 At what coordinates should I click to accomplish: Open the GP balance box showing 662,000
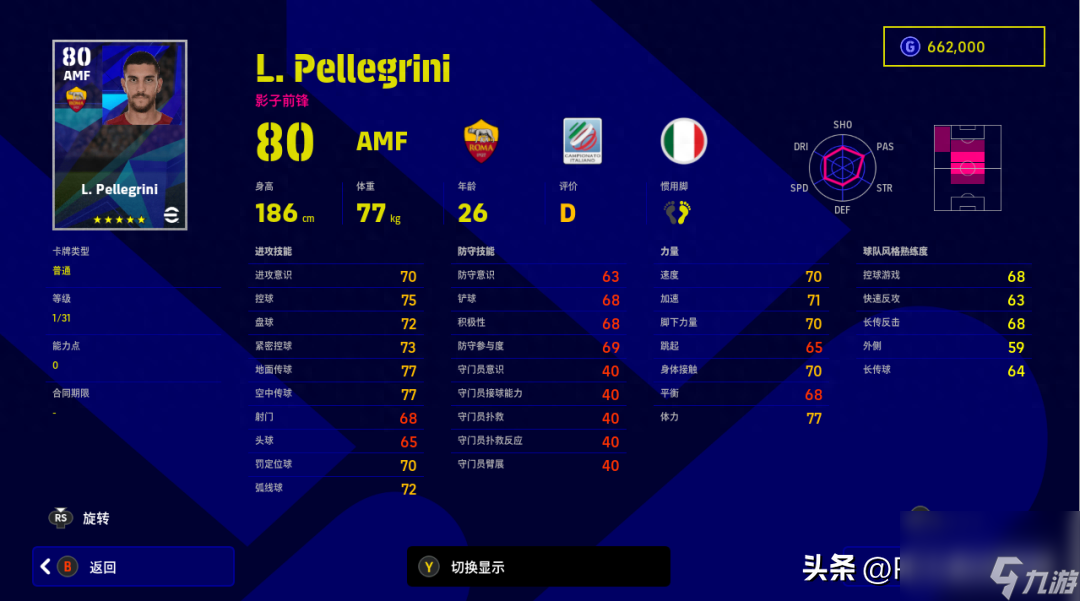coord(963,47)
